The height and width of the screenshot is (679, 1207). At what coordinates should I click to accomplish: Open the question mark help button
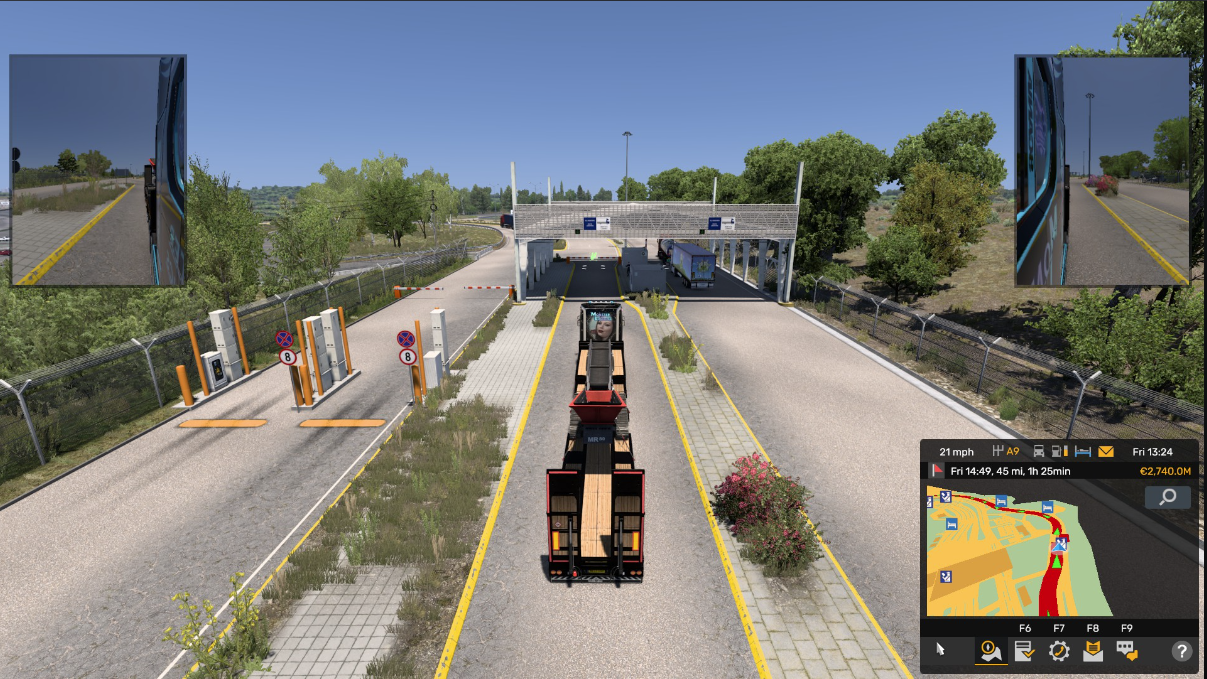[x=1181, y=651]
